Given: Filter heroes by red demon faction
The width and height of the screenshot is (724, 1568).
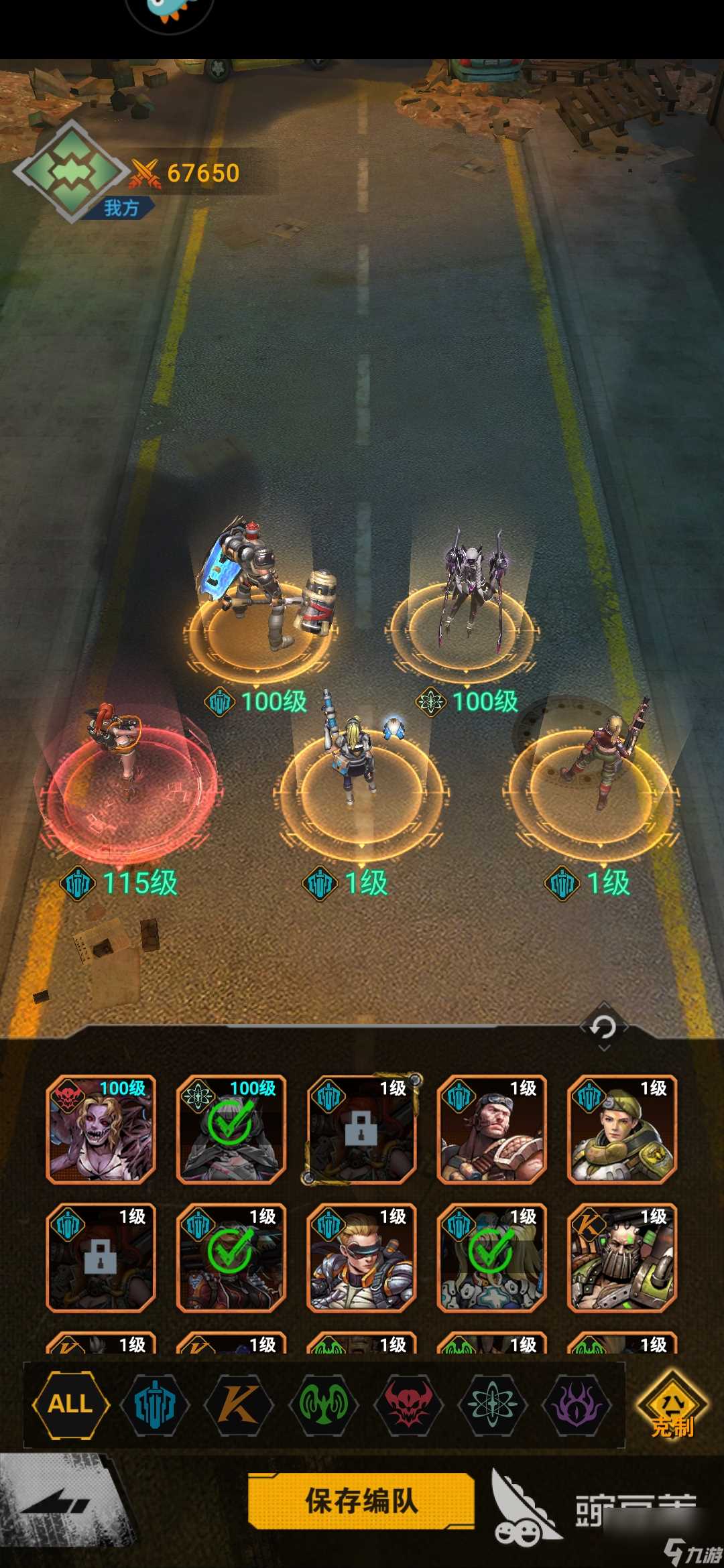Looking at the screenshot, I should click(408, 1403).
